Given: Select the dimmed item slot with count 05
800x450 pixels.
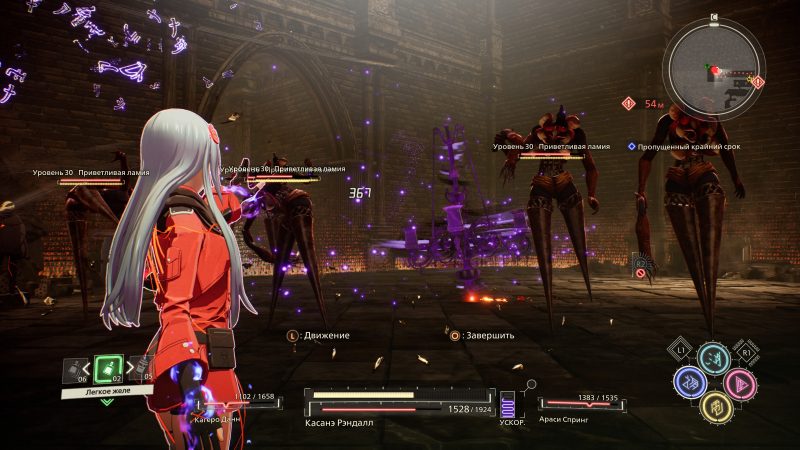Looking at the screenshot, I should tap(144, 370).
